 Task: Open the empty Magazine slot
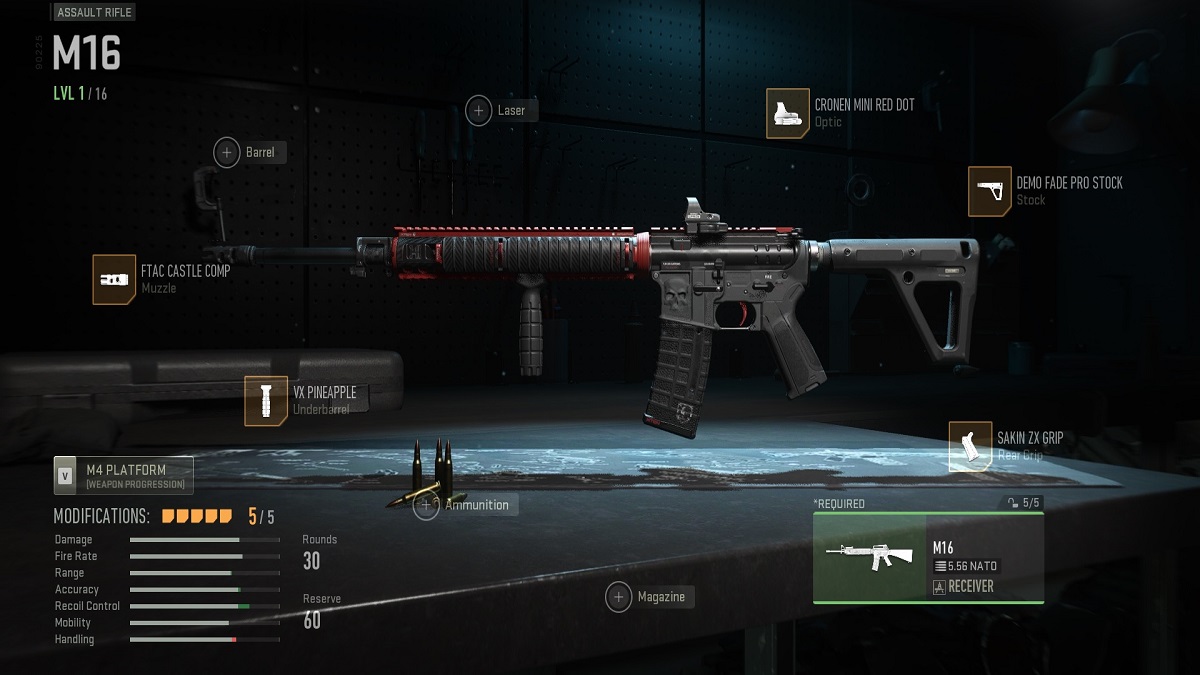pyautogui.click(x=619, y=598)
